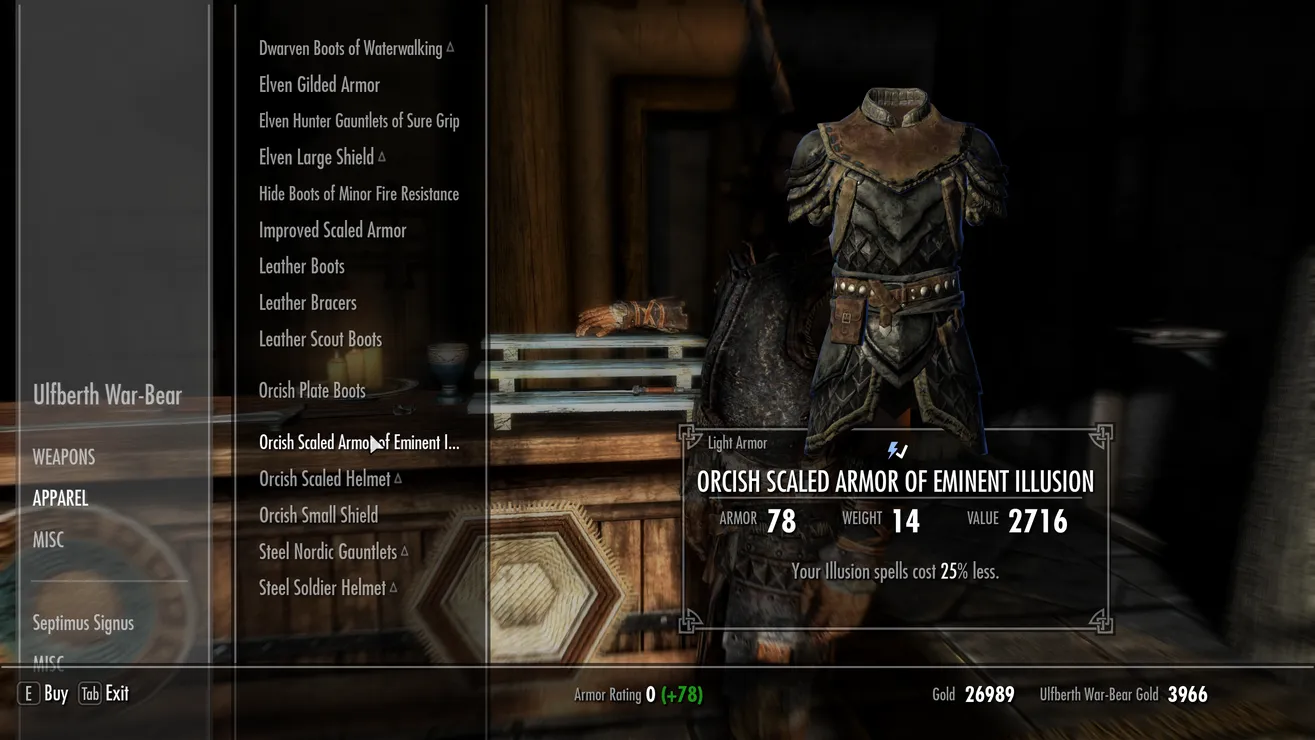Select the Steel Soldier Helmet
The height and width of the screenshot is (740, 1315).
[322, 588]
